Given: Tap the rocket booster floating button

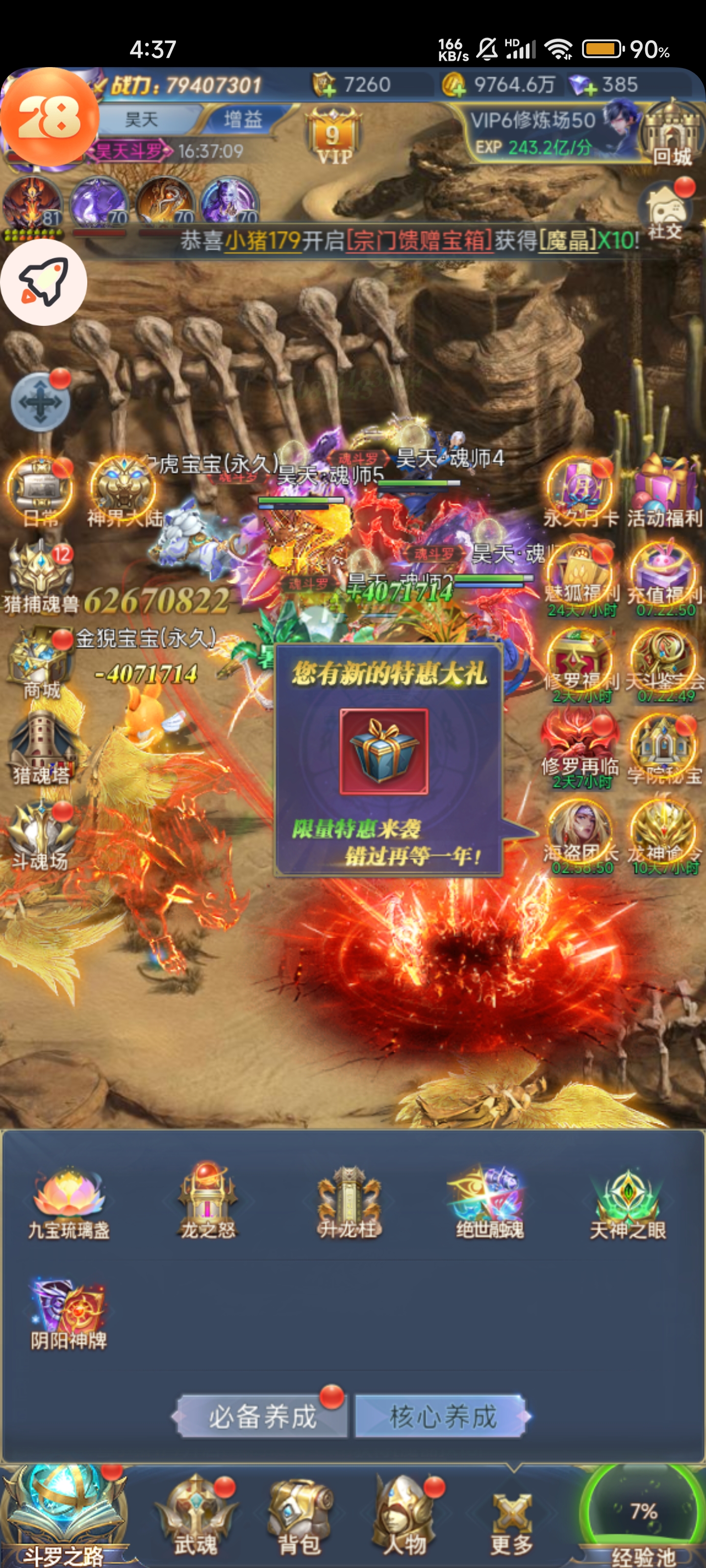Looking at the screenshot, I should (x=43, y=282).
